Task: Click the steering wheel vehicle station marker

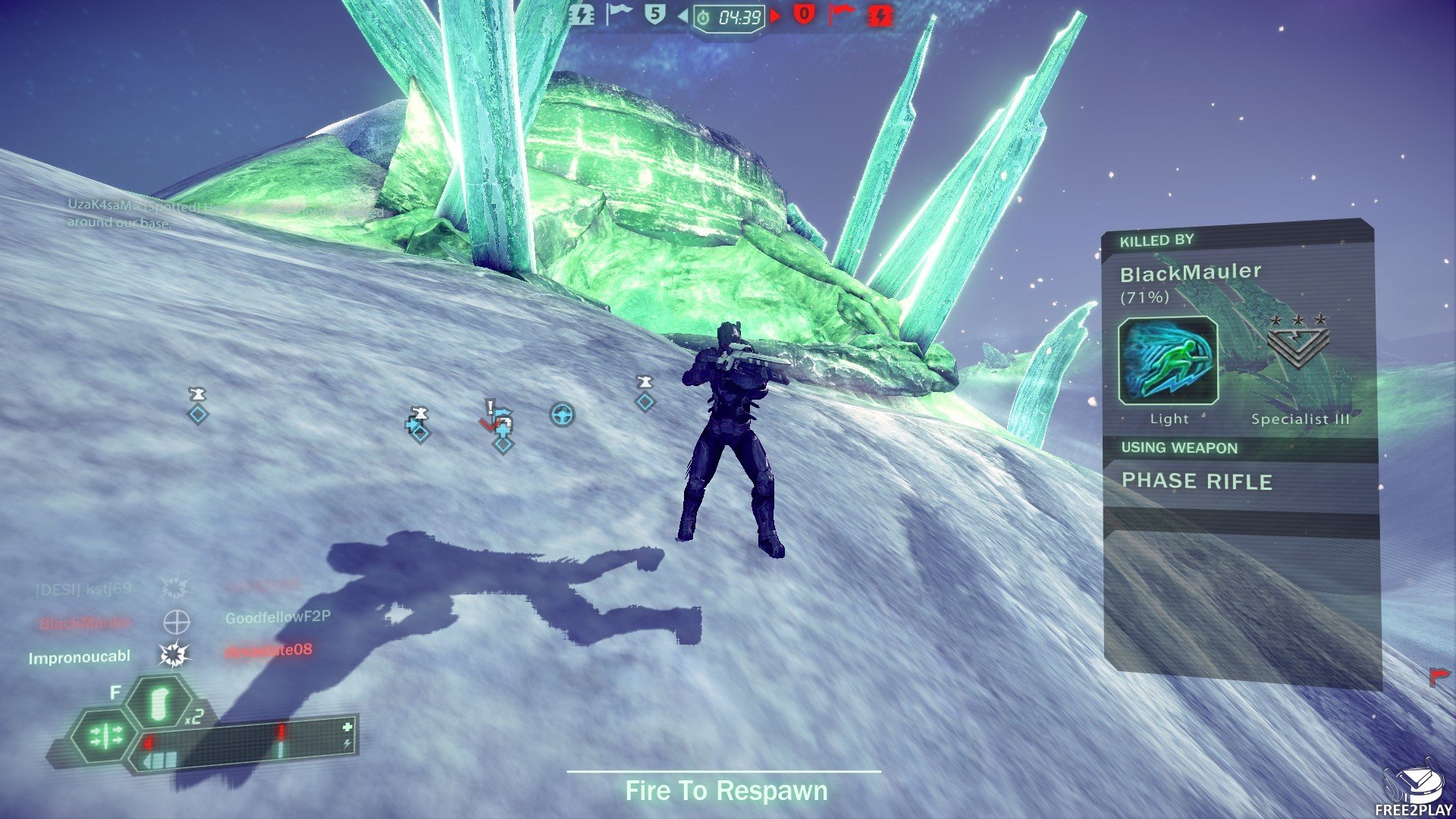Action: click(562, 415)
